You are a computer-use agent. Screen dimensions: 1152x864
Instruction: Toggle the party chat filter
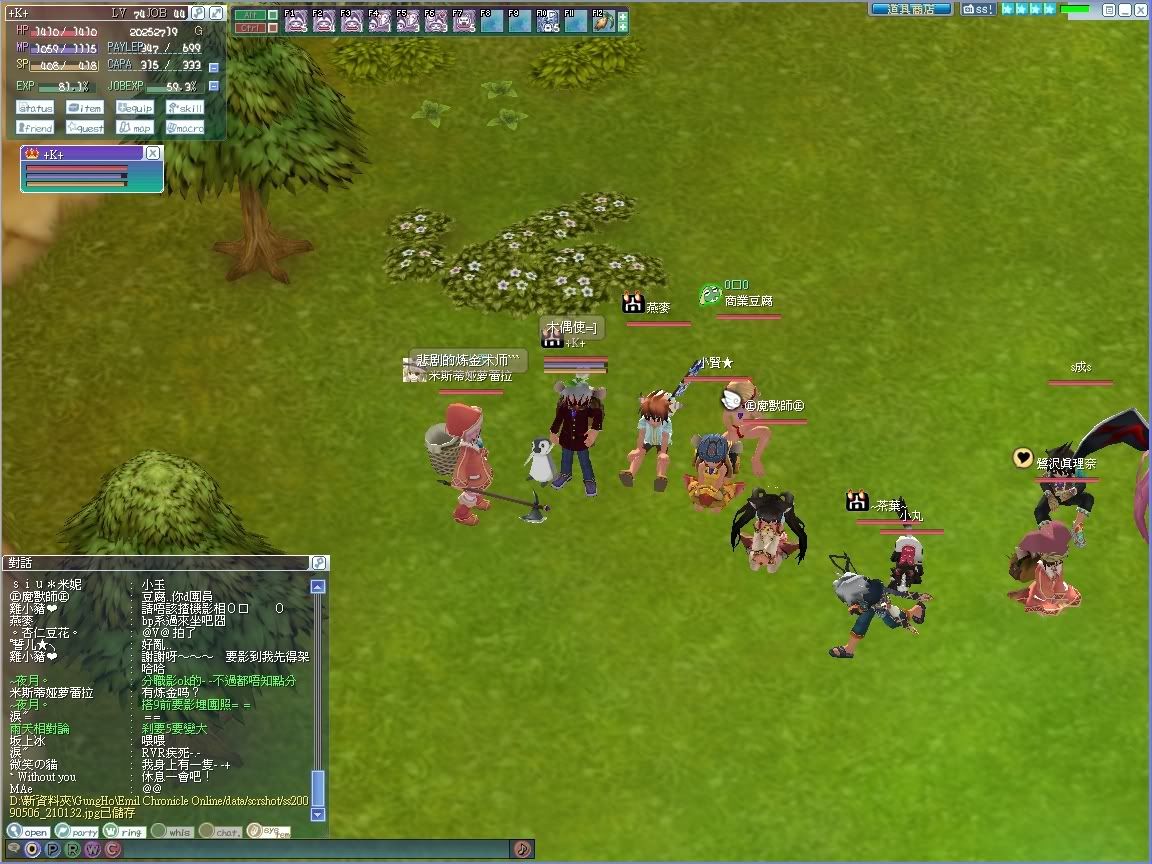pos(77,831)
